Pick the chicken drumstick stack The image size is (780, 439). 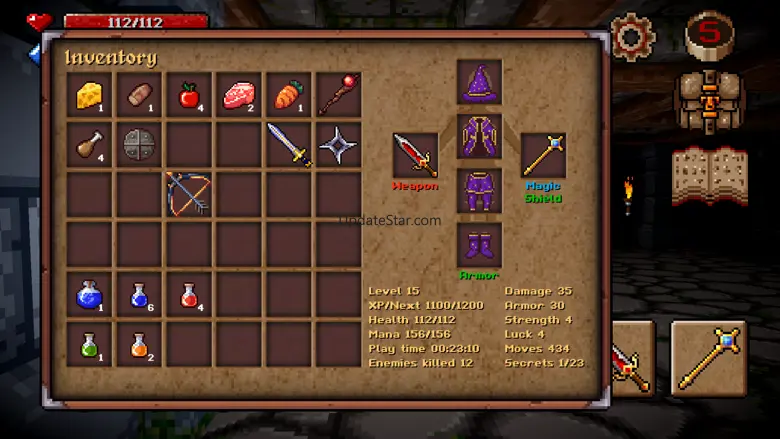click(x=90, y=144)
